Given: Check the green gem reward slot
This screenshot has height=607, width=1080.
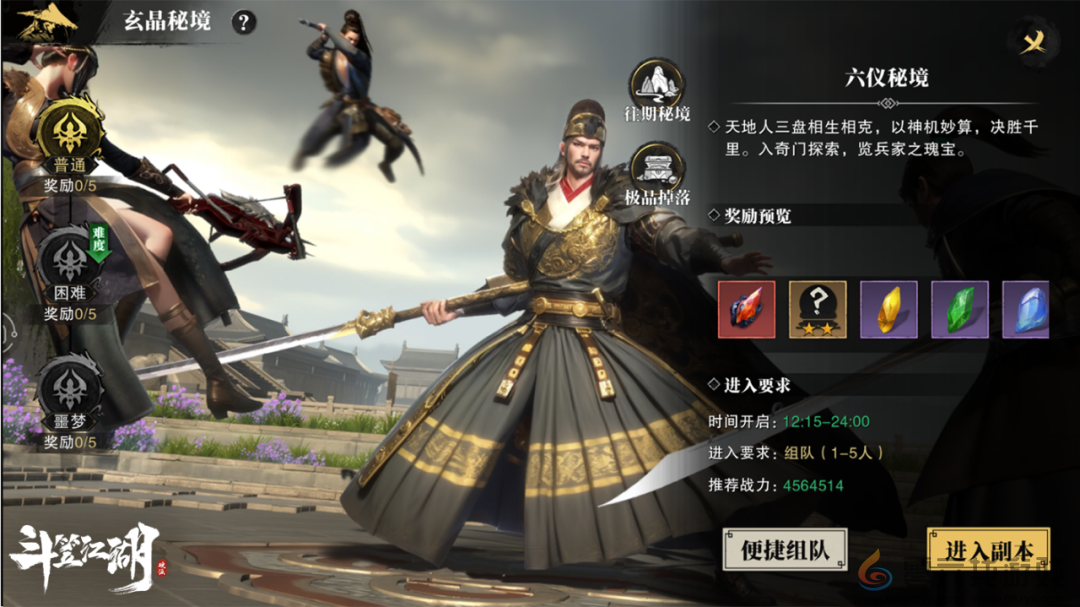Looking at the screenshot, I should (x=960, y=309).
